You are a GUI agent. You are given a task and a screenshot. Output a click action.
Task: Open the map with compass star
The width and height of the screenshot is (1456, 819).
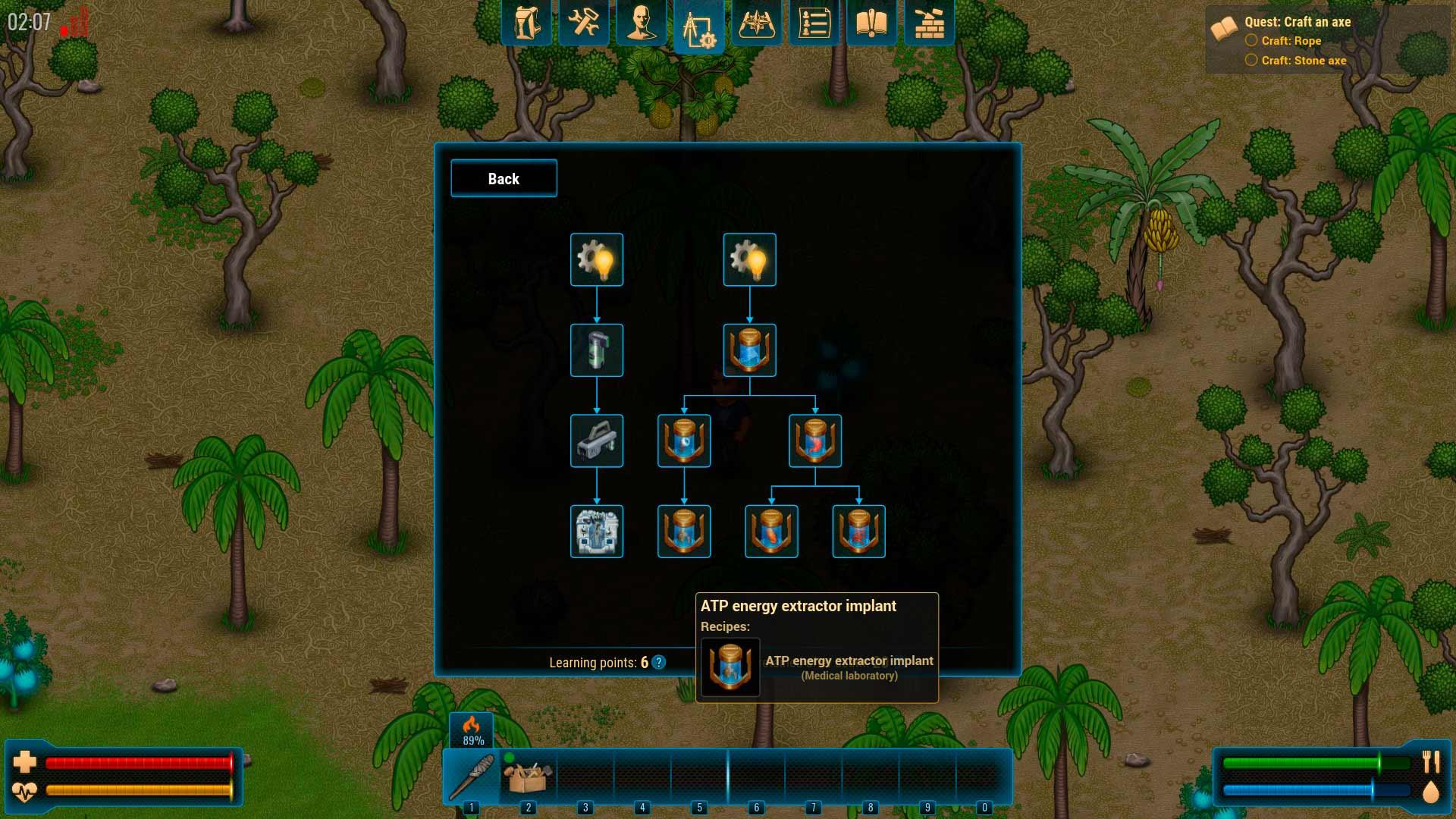756,22
